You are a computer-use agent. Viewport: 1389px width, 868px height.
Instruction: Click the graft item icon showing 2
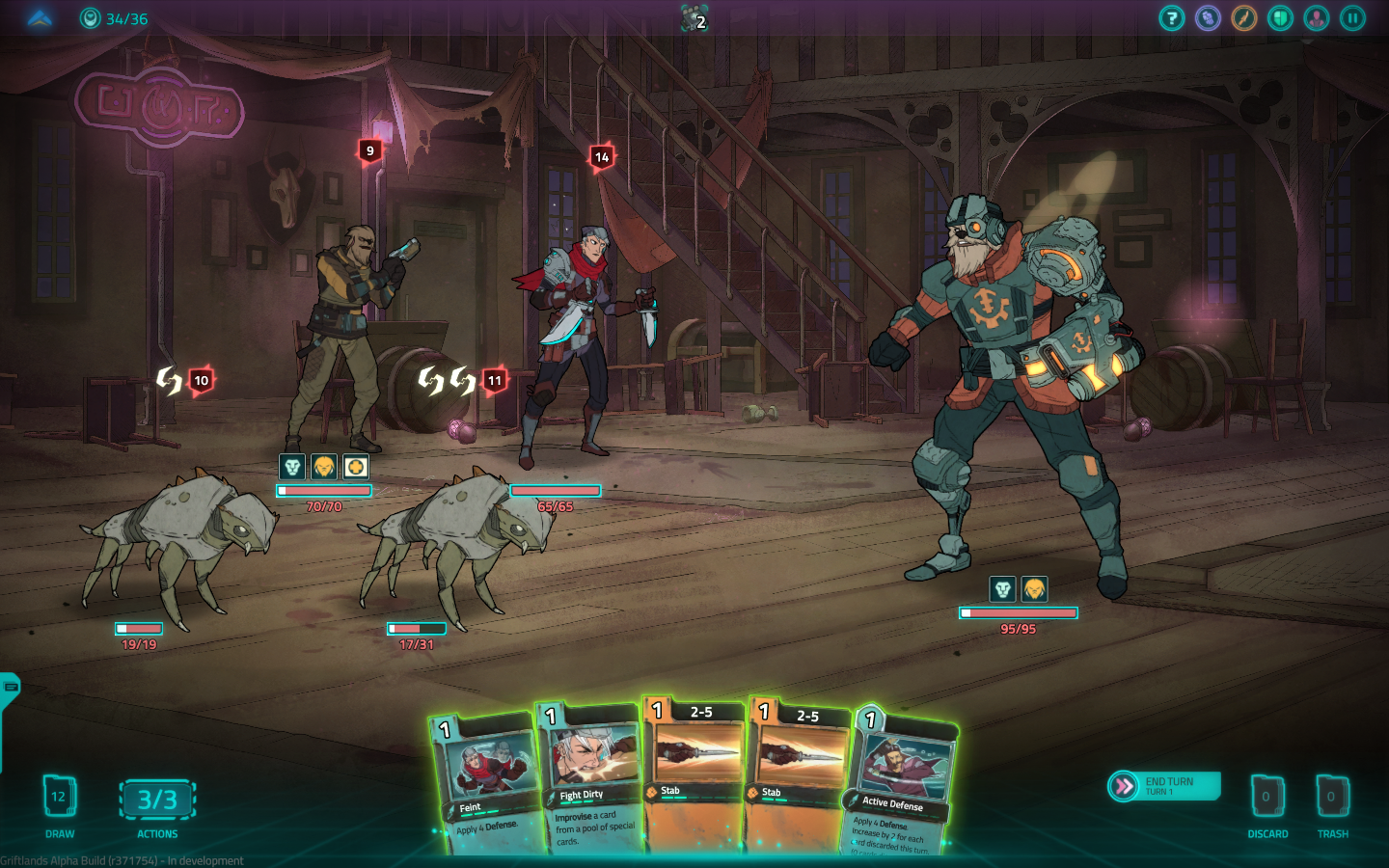point(694,18)
